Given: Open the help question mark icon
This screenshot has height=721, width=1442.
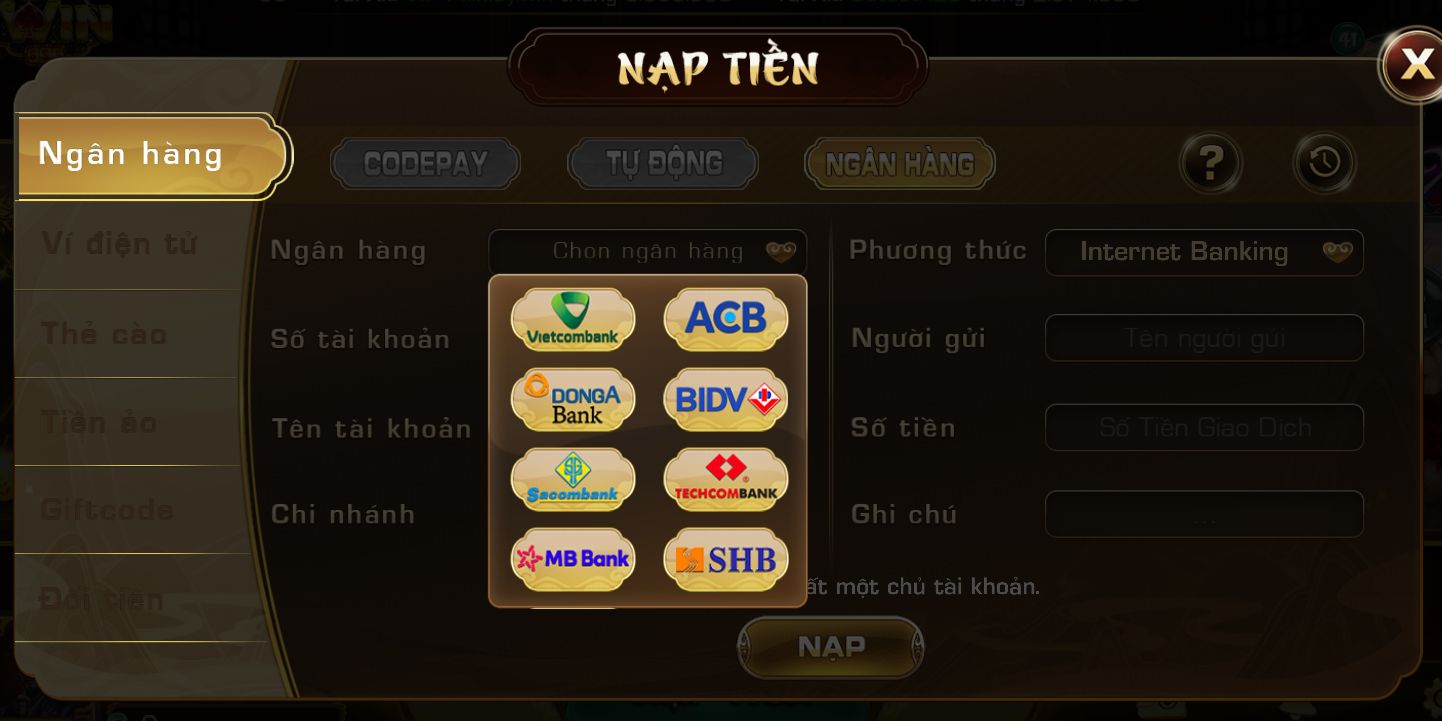Looking at the screenshot, I should 1210,163.
